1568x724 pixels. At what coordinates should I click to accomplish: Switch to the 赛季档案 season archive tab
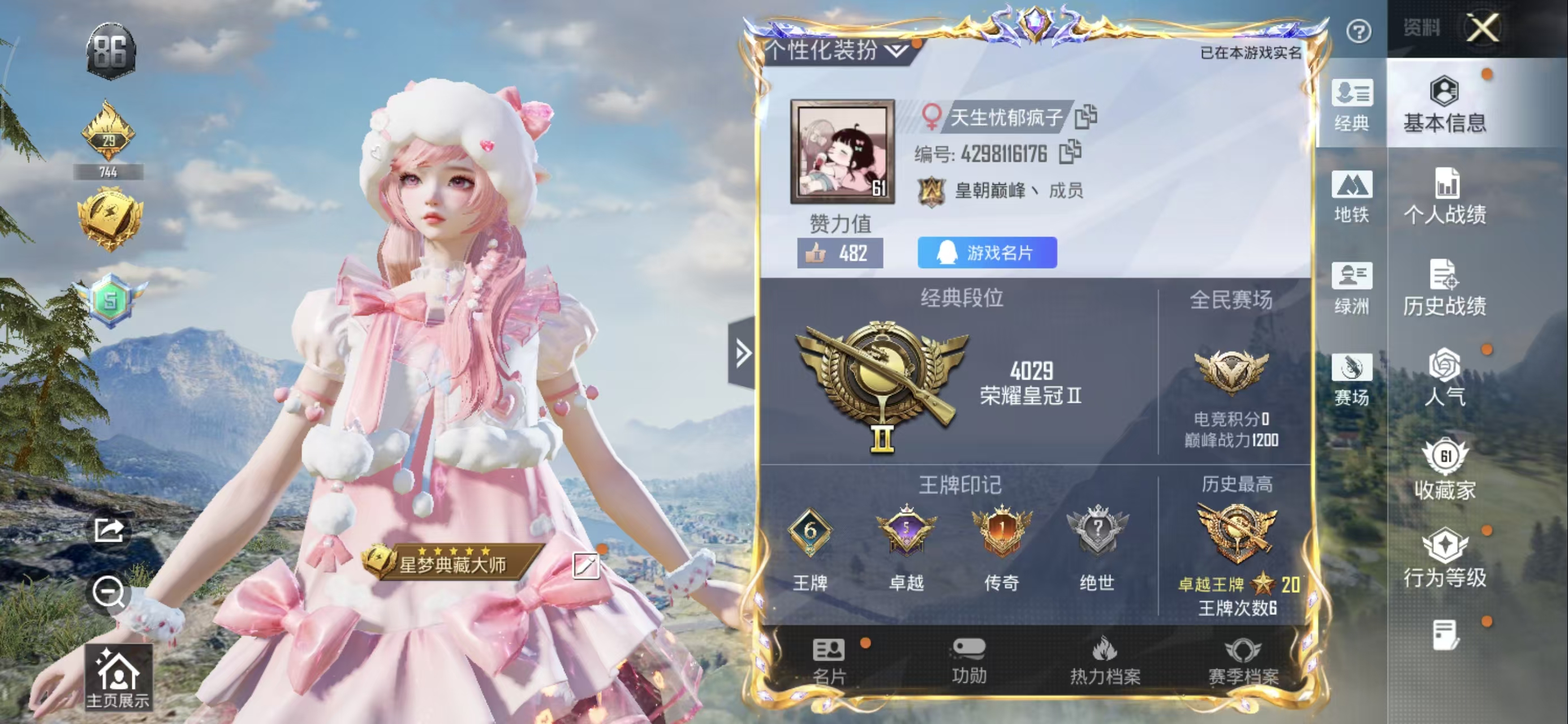(x=1243, y=661)
